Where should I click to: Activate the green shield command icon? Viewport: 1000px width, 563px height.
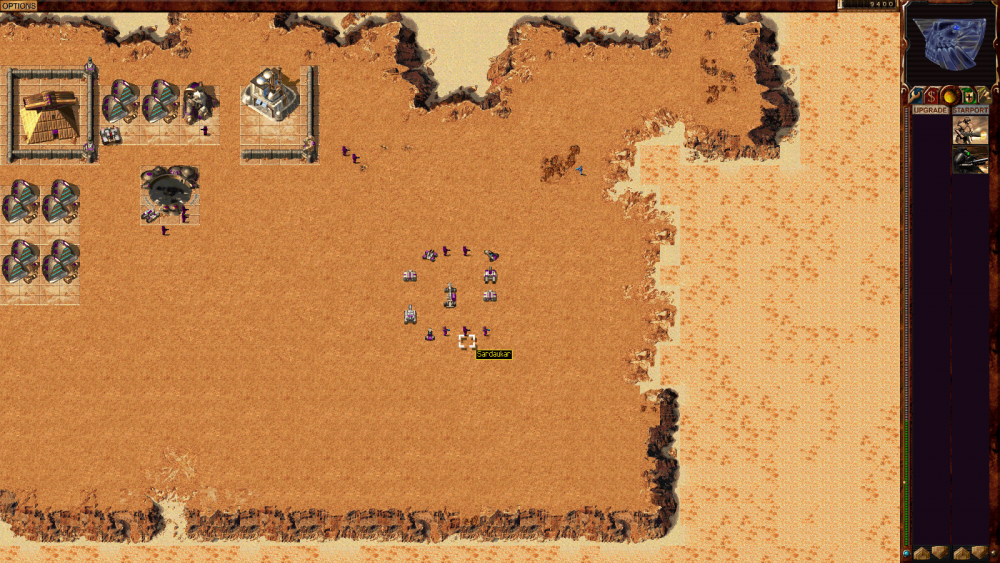(967, 96)
